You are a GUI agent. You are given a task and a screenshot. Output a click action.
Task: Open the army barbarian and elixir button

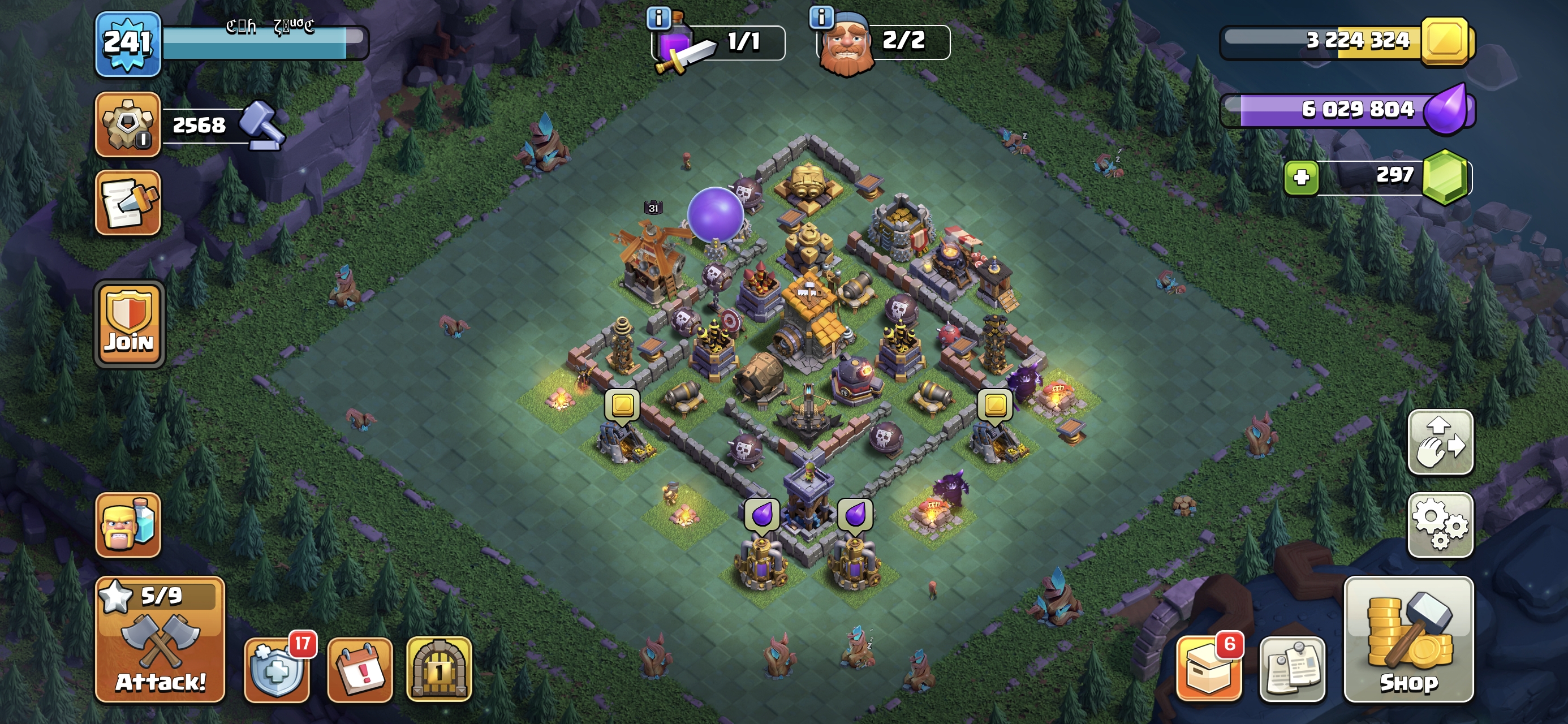point(128,524)
